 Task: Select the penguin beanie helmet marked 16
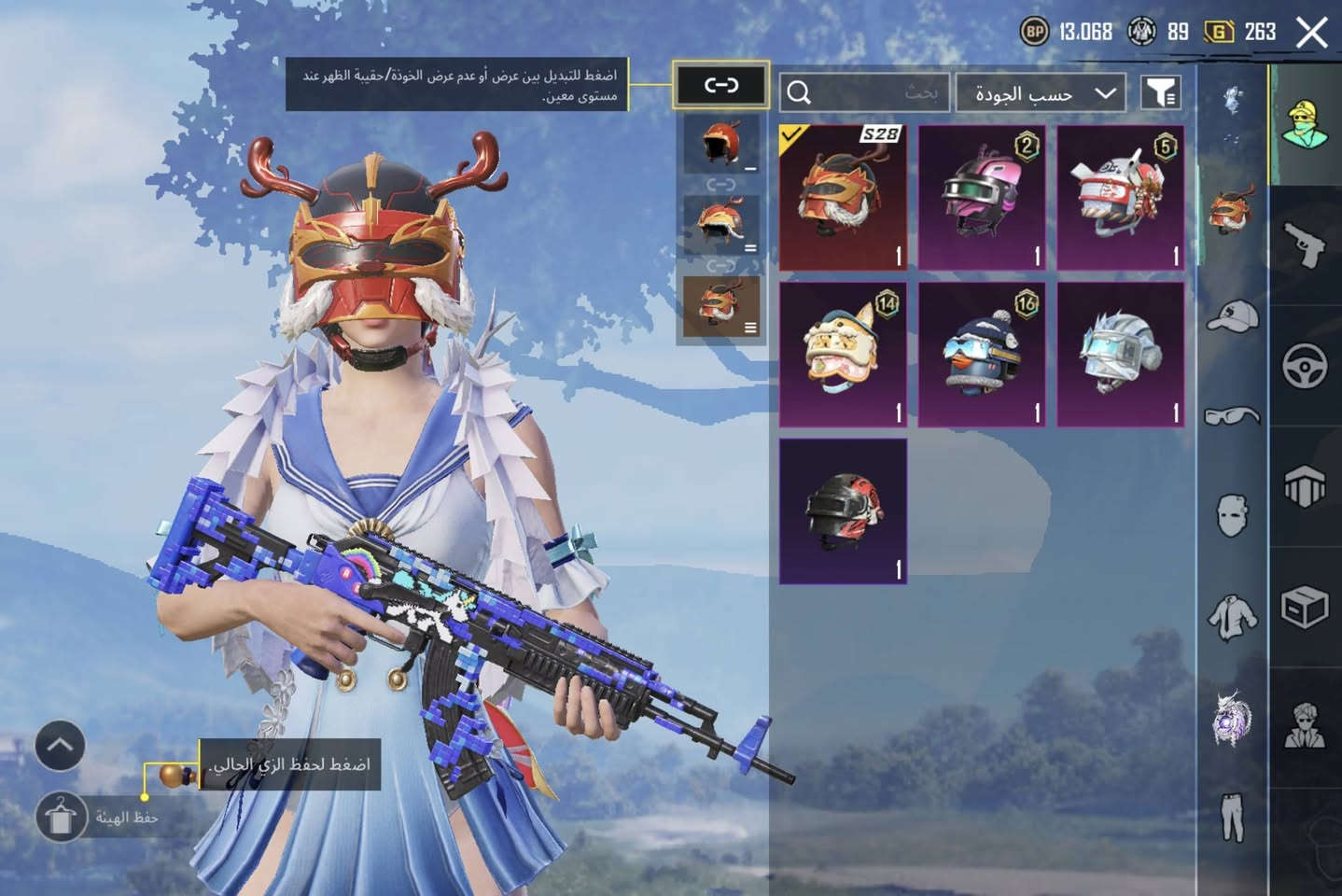click(981, 355)
